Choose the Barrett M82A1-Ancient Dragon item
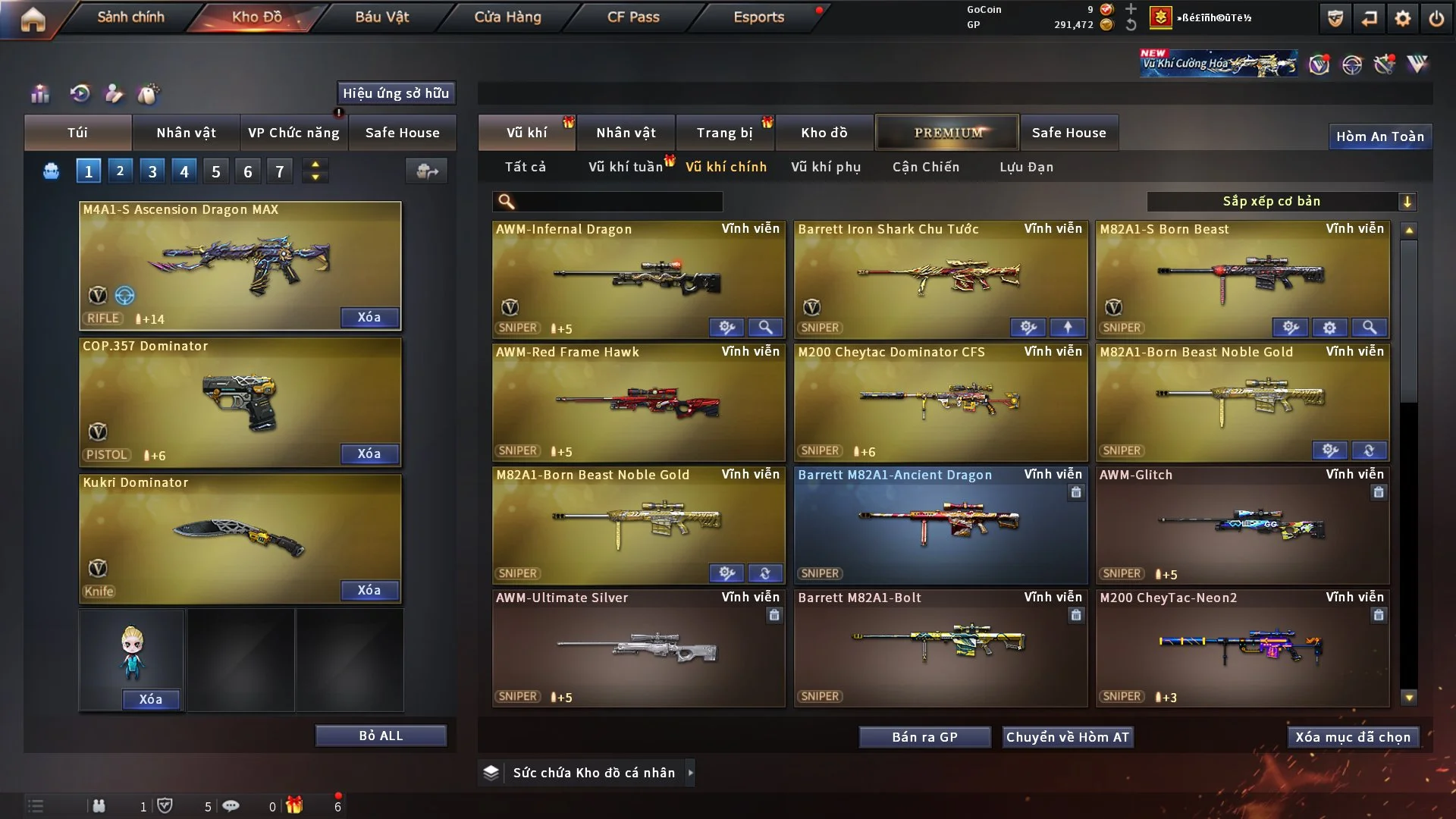The height and width of the screenshot is (819, 1456). 940,525
